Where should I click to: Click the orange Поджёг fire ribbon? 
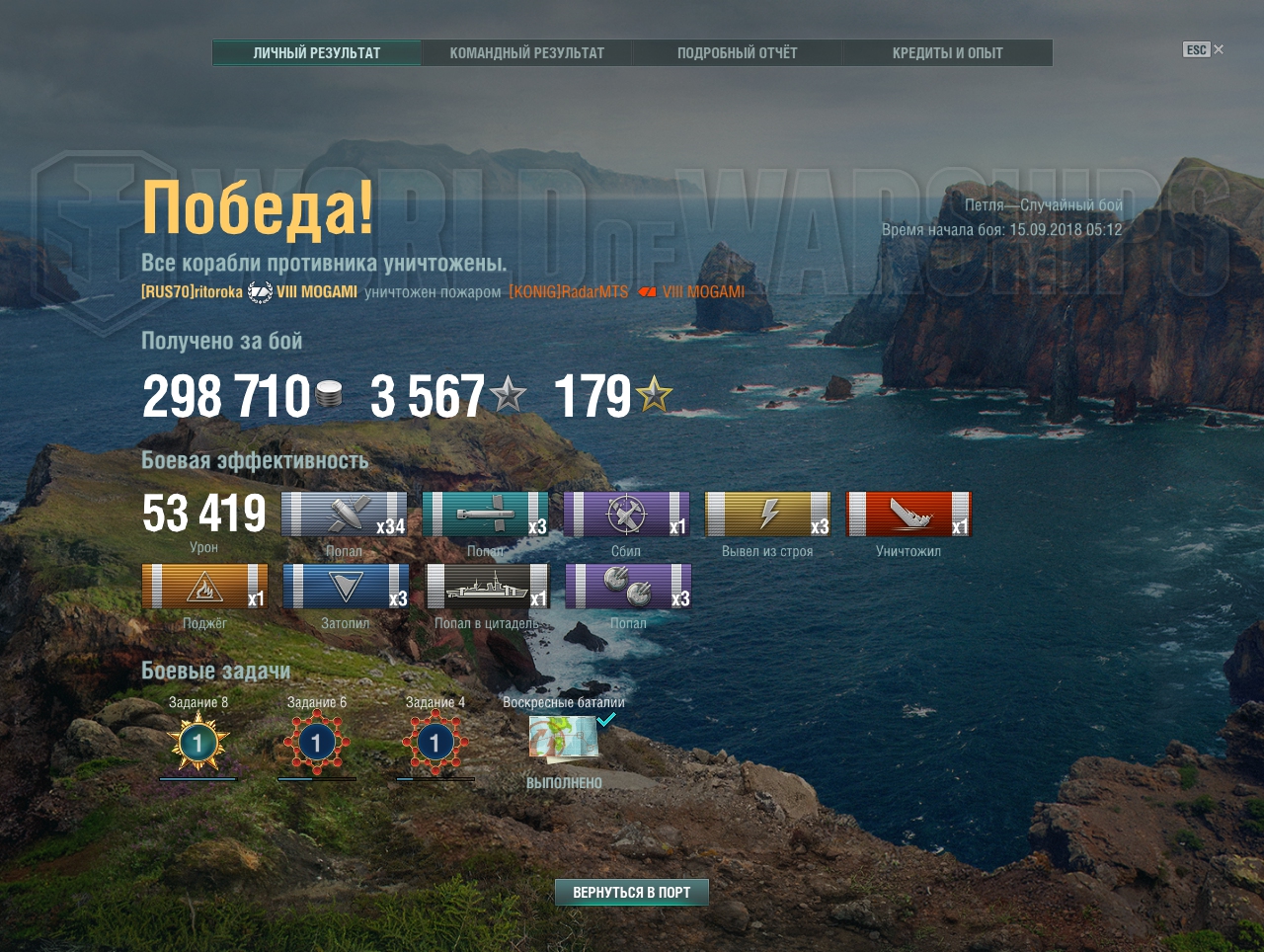pos(204,587)
